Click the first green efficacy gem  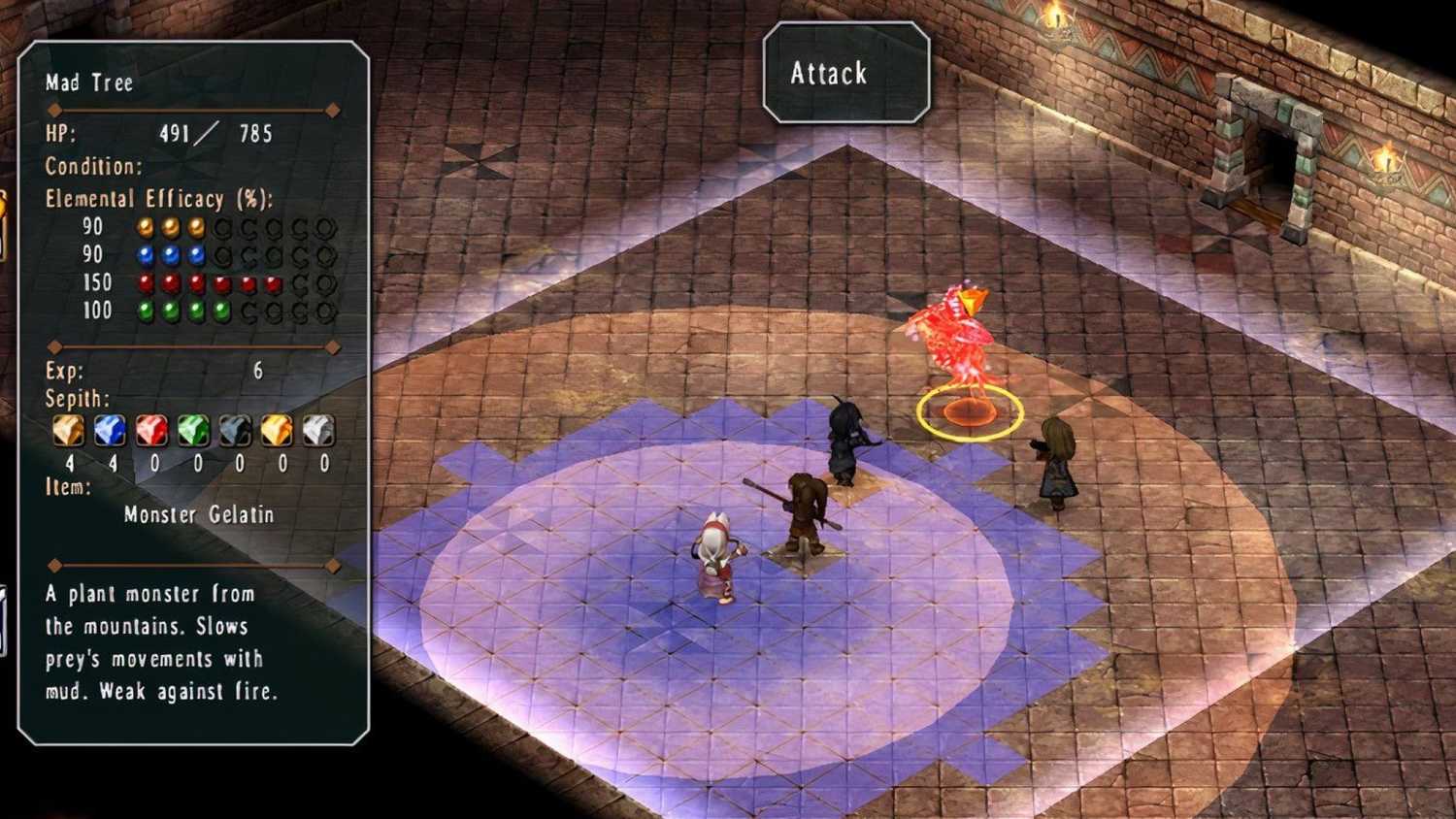(145, 311)
